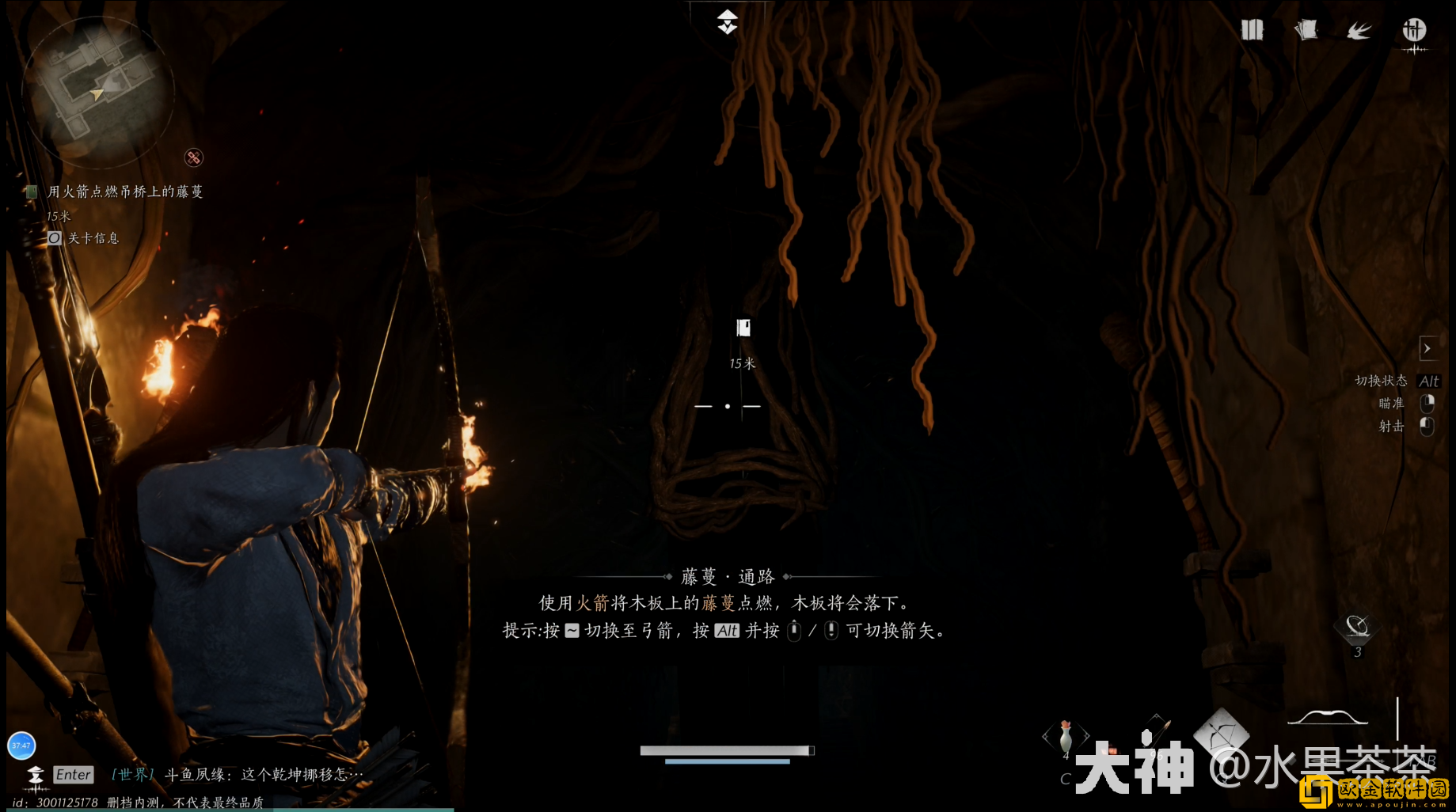Click the red crossed icon beside minimap
The height and width of the screenshot is (812, 1456).
(193, 157)
